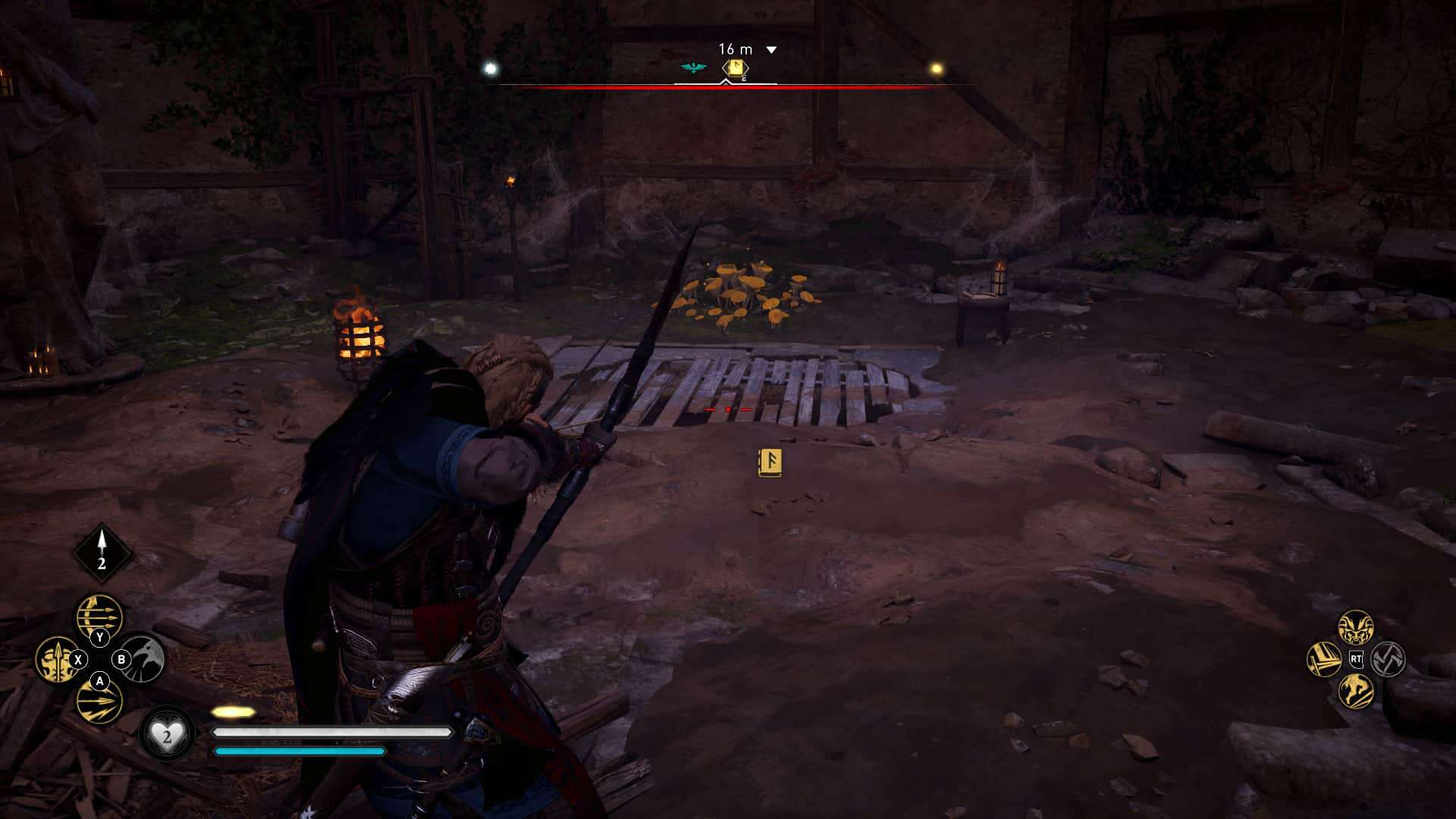Trigger the dive-kick ability below RT
Viewport: 1456px width, 819px height.
1357,692
